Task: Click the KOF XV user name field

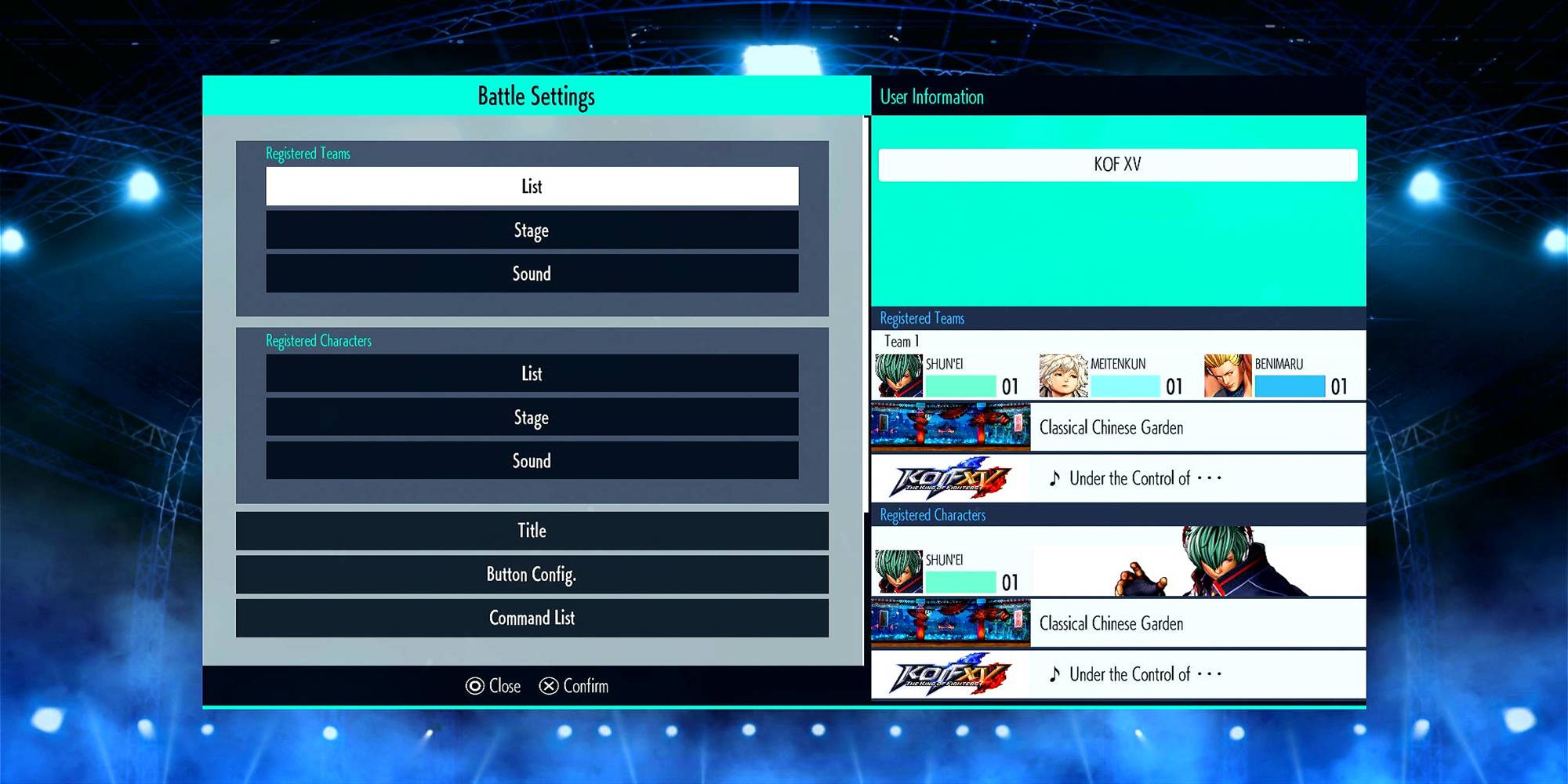Action: pyautogui.click(x=1117, y=165)
